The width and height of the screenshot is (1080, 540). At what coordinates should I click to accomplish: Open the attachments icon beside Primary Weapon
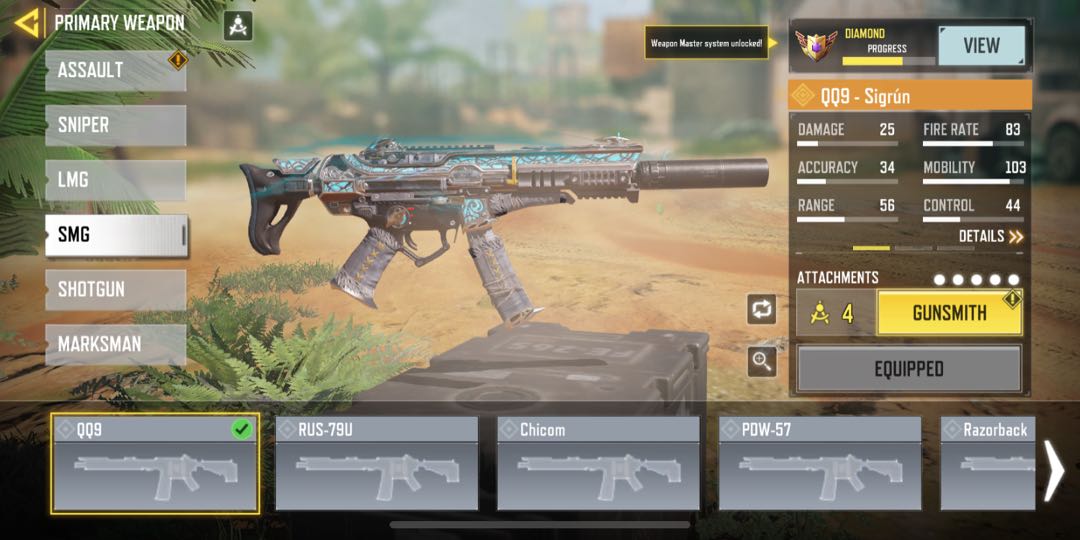(x=238, y=25)
